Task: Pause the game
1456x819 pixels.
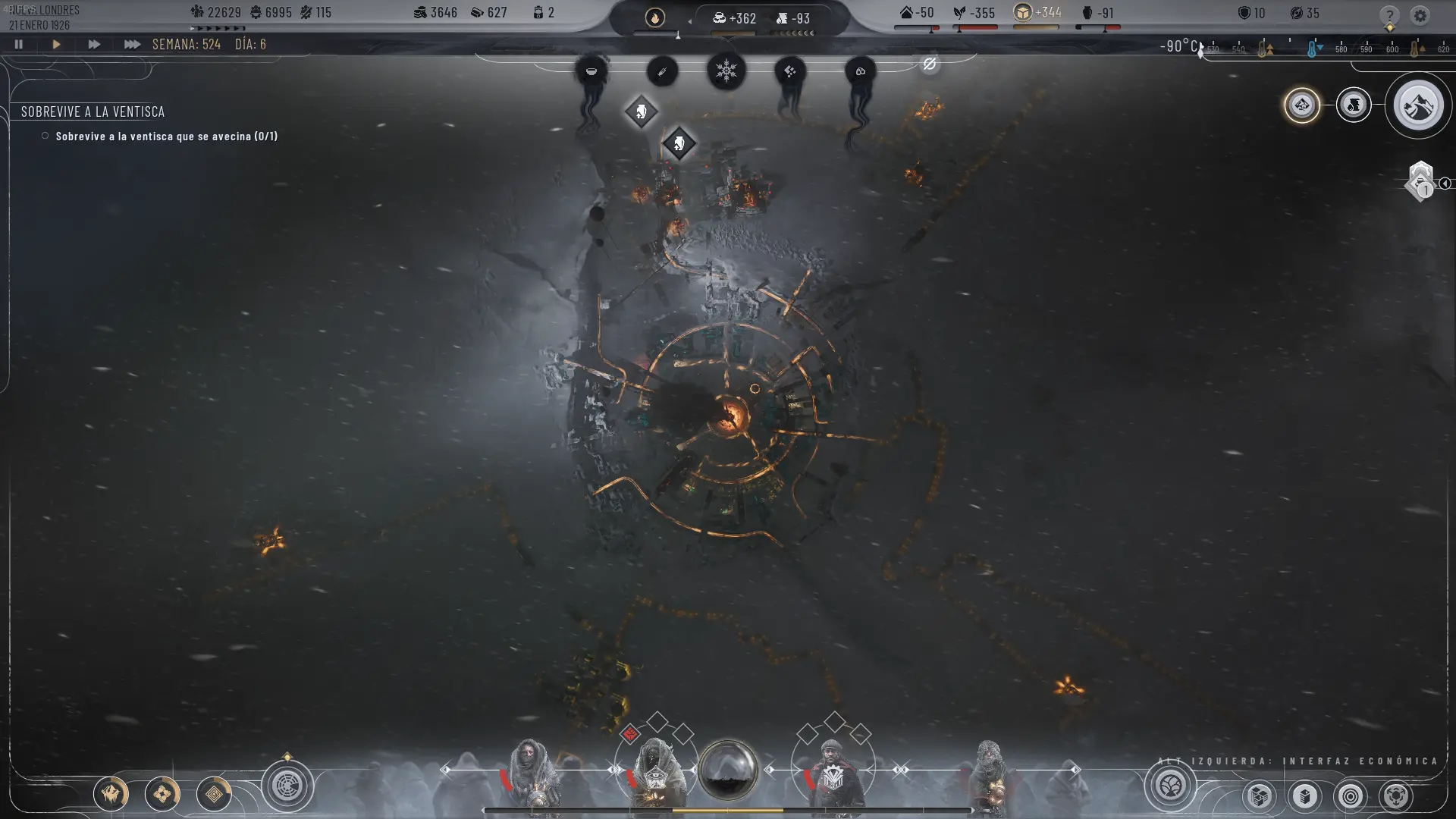Action: click(19, 45)
